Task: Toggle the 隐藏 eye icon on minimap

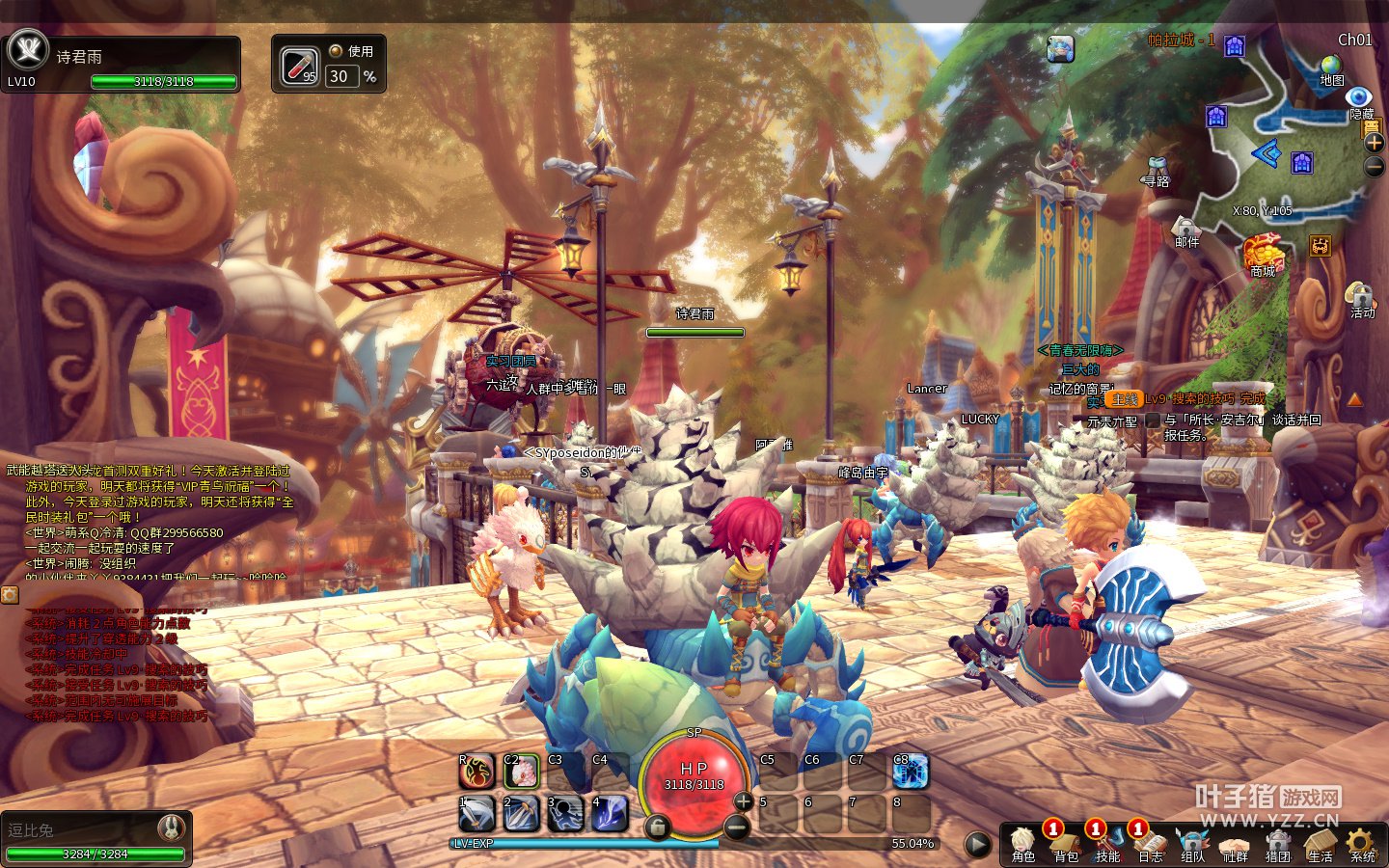Action: (1359, 96)
